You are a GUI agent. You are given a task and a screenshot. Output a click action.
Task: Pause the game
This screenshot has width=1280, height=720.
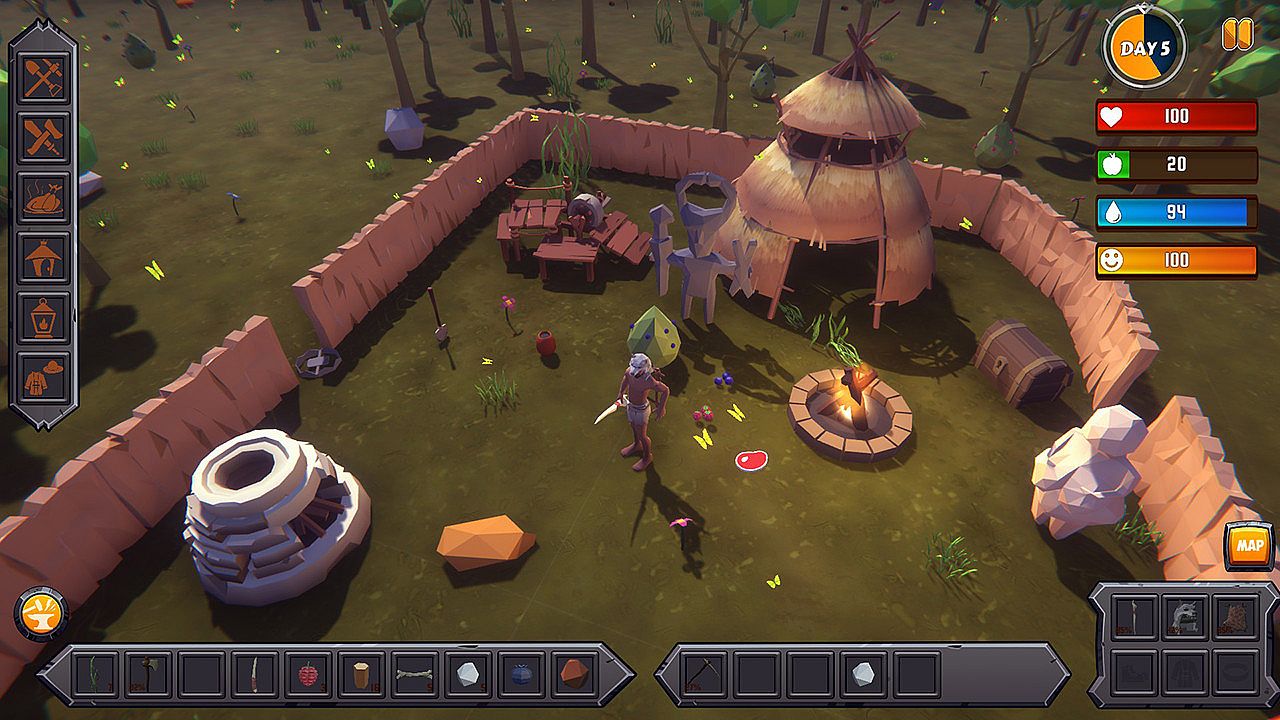[1237, 36]
